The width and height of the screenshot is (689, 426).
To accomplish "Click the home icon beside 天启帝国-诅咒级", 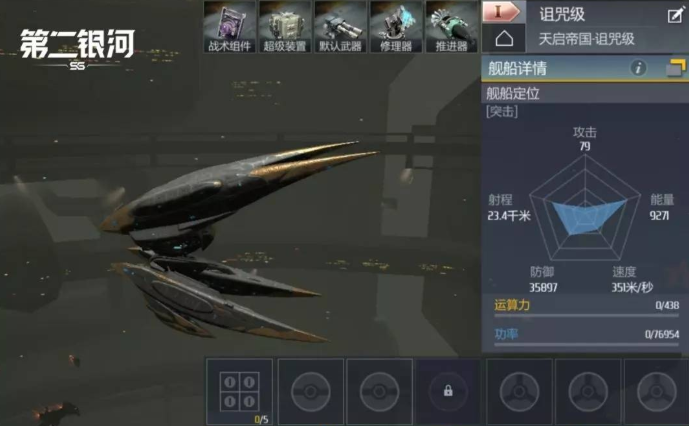I will tap(504, 38).
